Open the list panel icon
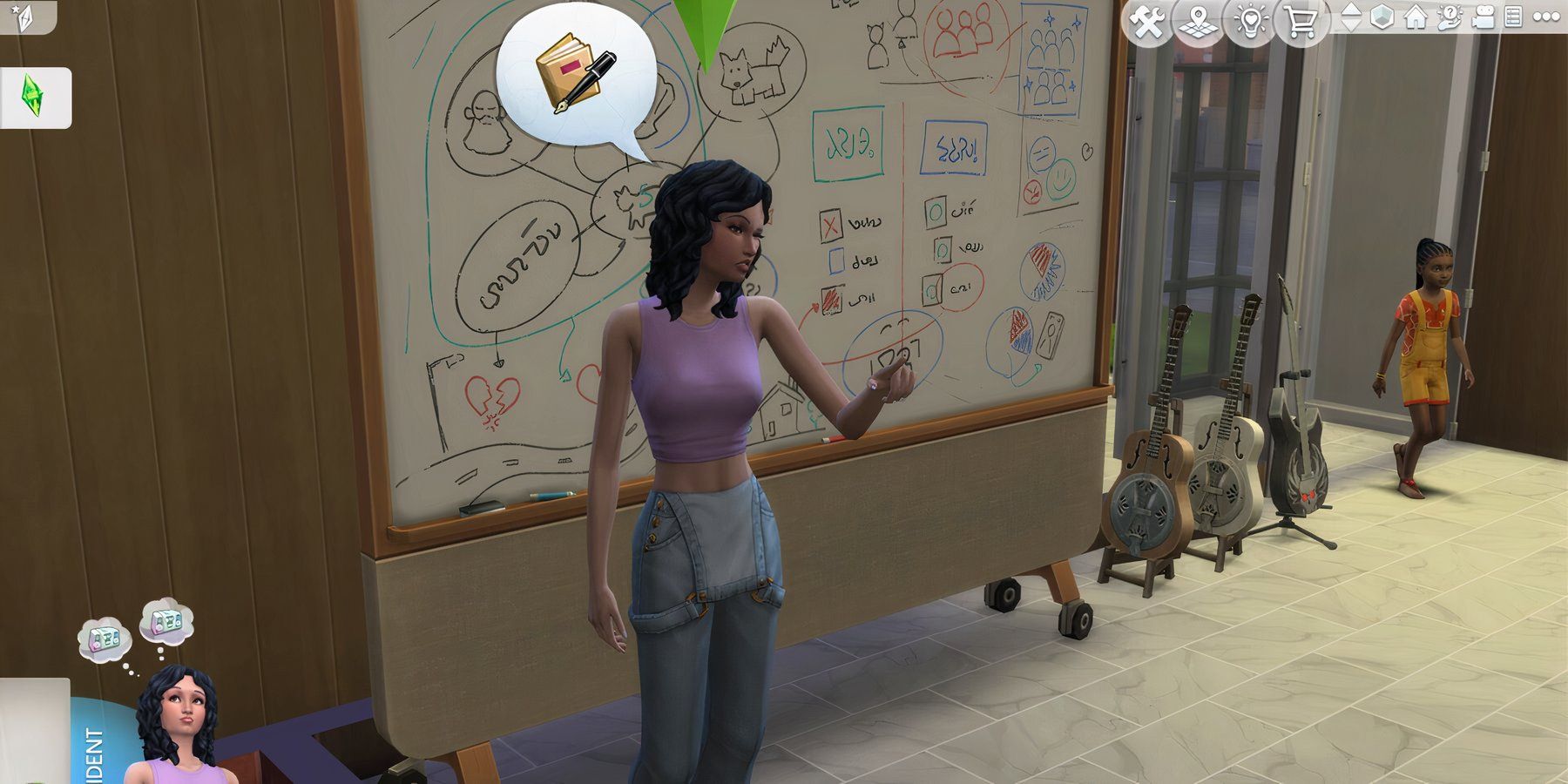Viewport: 1568px width, 784px height. [1513, 17]
